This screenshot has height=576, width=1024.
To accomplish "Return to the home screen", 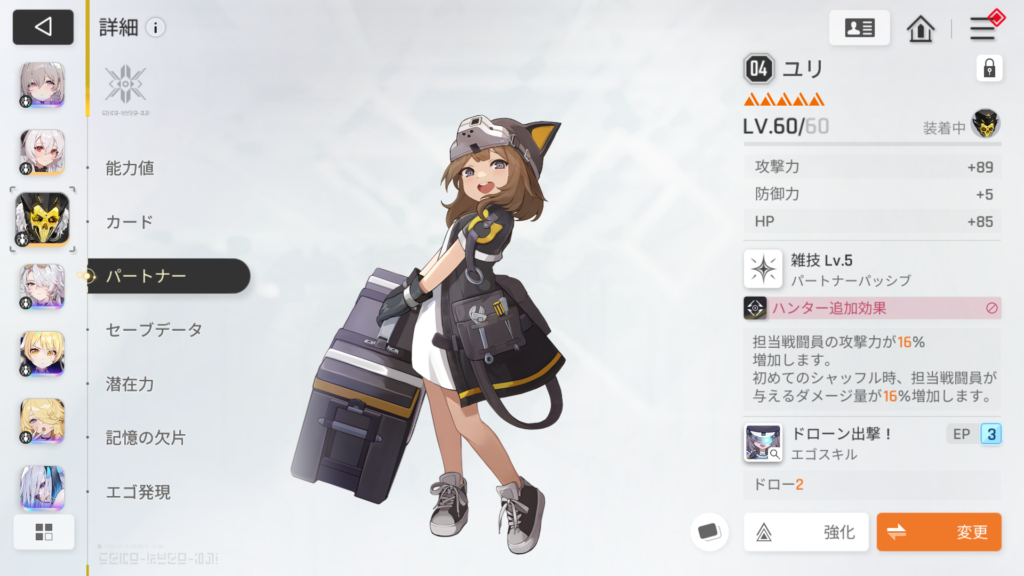I will [x=920, y=28].
